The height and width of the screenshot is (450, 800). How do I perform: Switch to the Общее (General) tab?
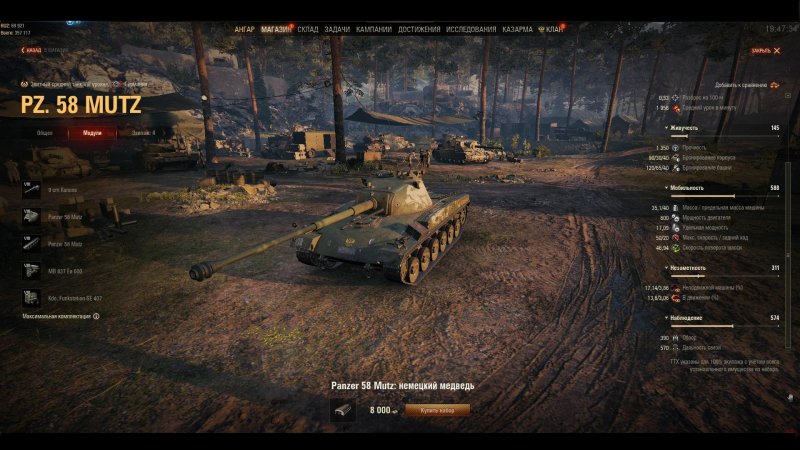(x=45, y=132)
